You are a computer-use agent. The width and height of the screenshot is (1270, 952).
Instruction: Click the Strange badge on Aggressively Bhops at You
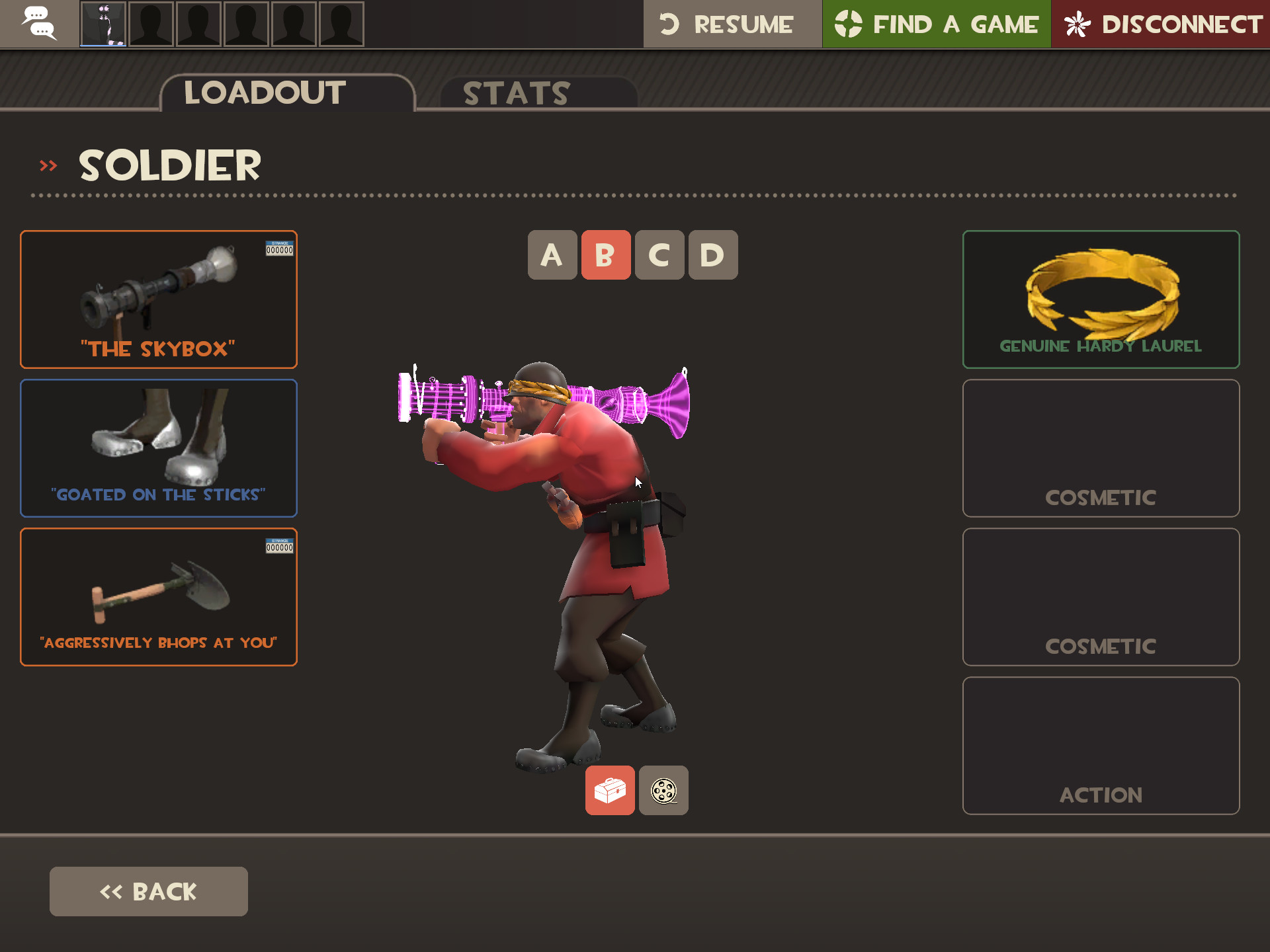(278, 545)
